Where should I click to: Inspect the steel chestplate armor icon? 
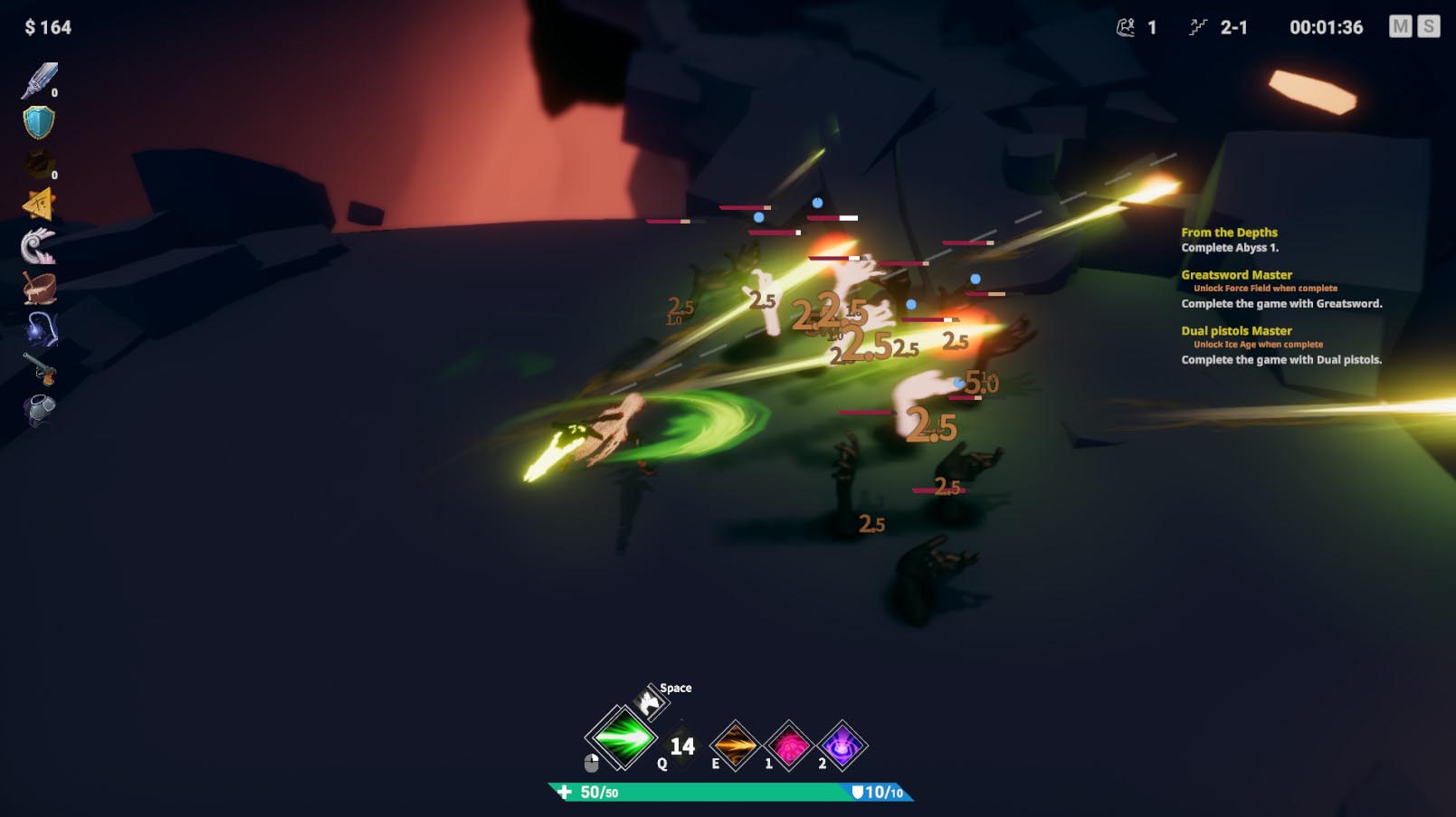tap(39, 410)
